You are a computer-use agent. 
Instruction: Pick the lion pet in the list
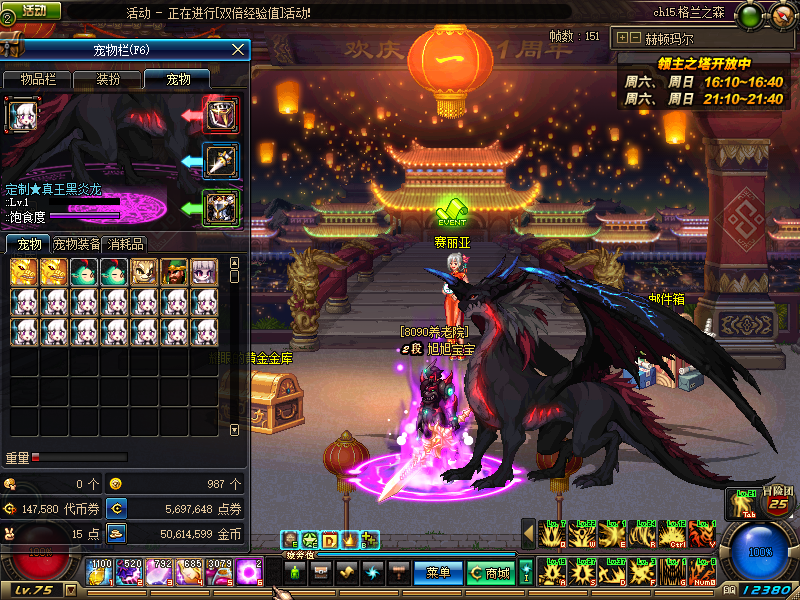click(x=144, y=272)
